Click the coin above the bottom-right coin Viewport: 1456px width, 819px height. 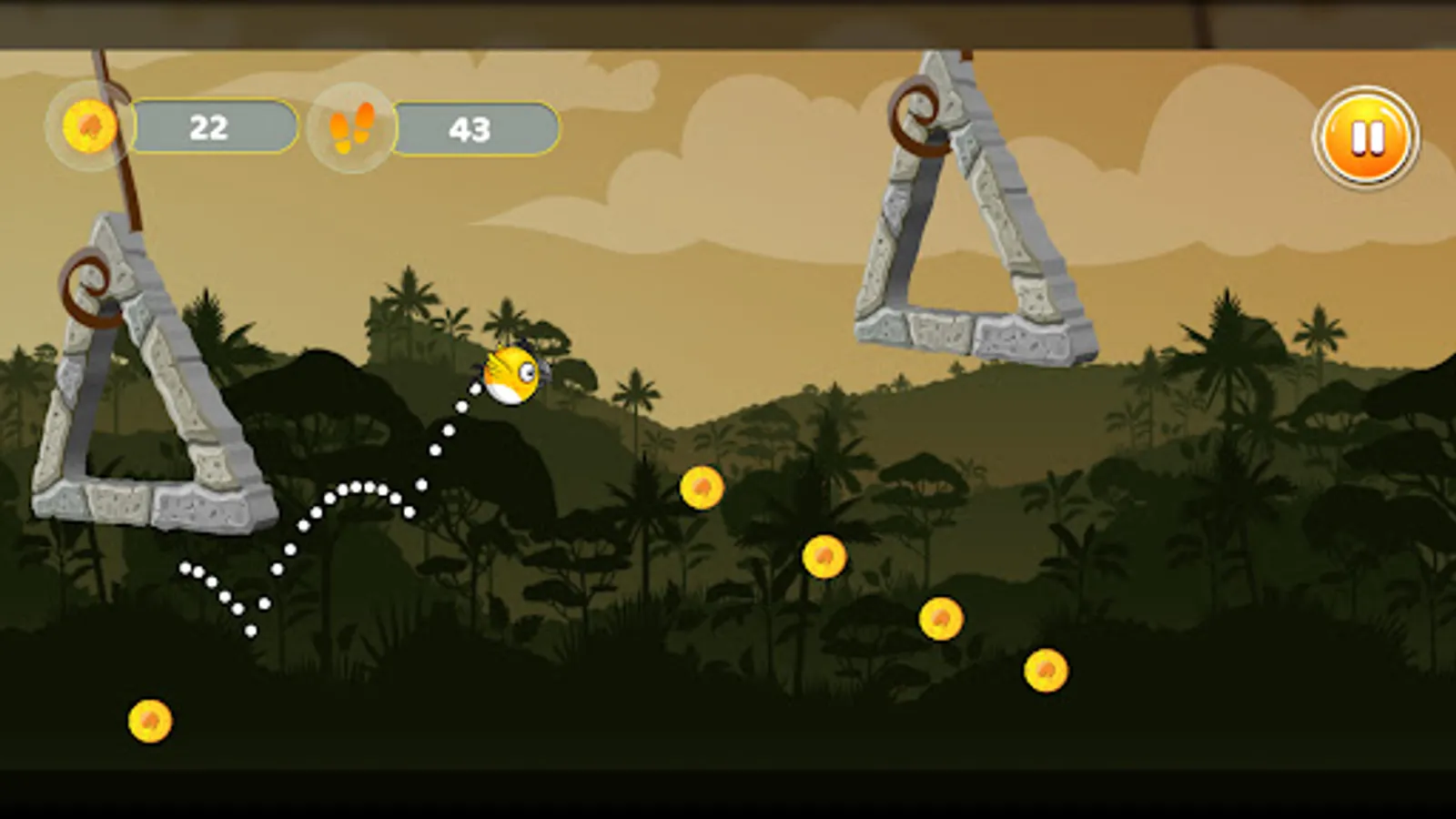click(939, 616)
